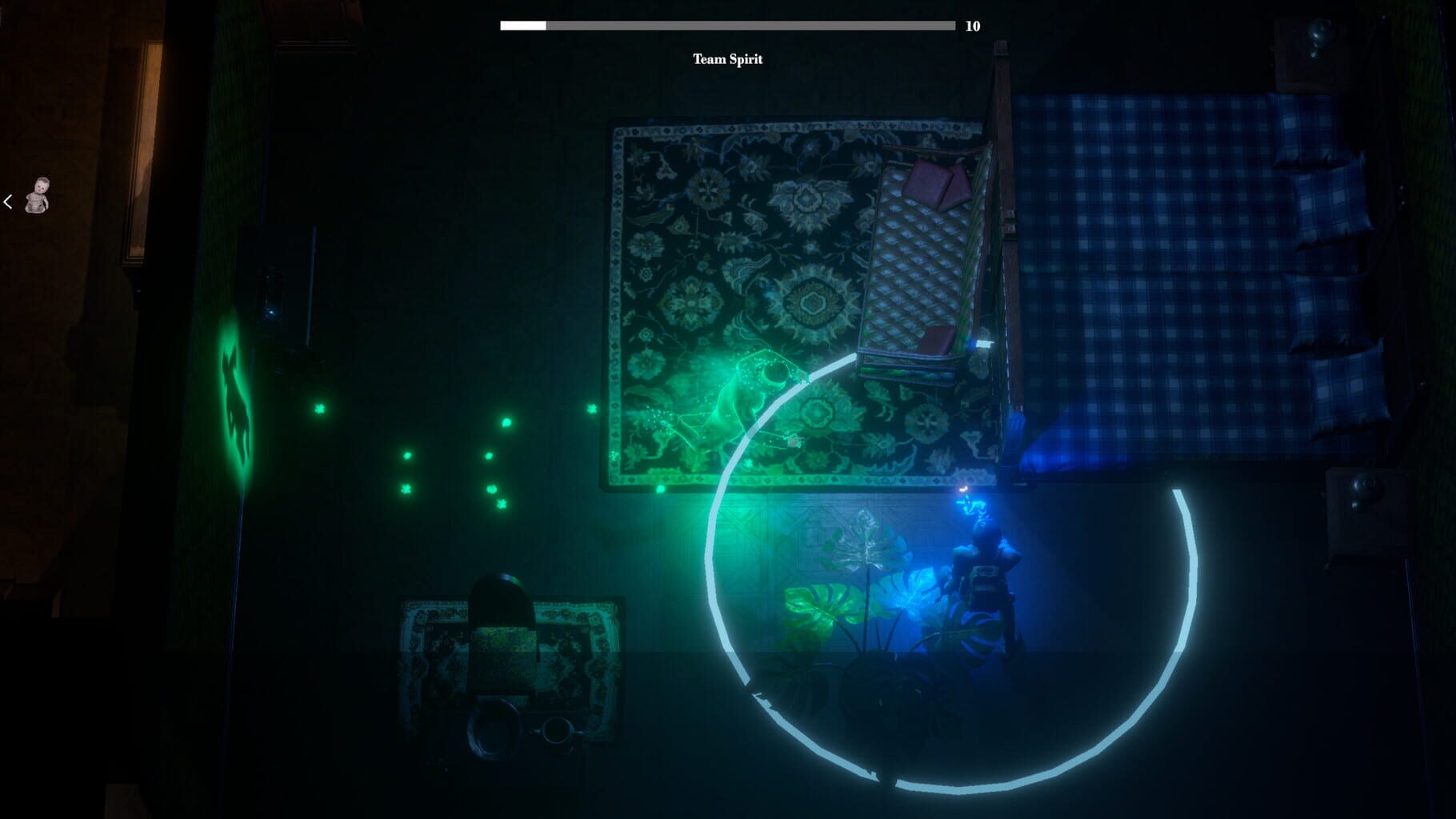This screenshot has height=819, width=1456.
Task: Select the Team Spirit label
Action: tap(728, 58)
